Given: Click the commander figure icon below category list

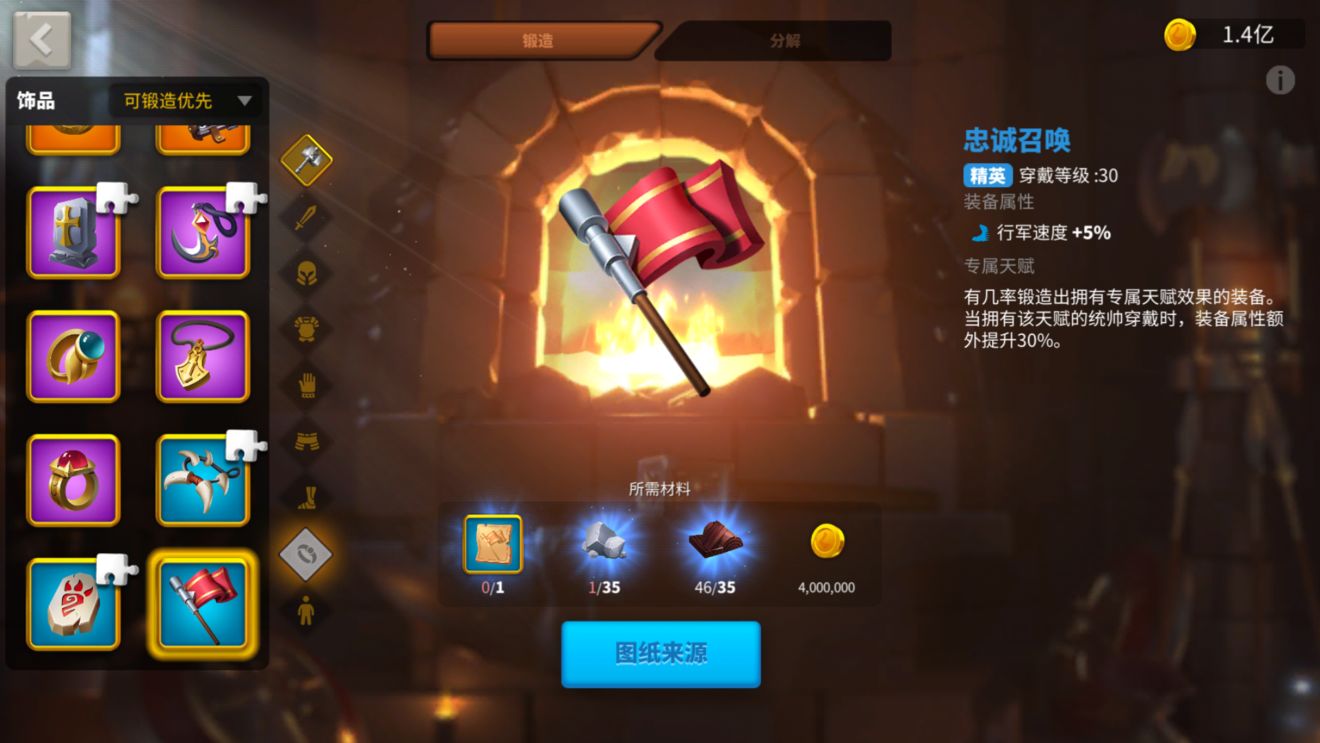Looking at the screenshot, I should 307,606.
